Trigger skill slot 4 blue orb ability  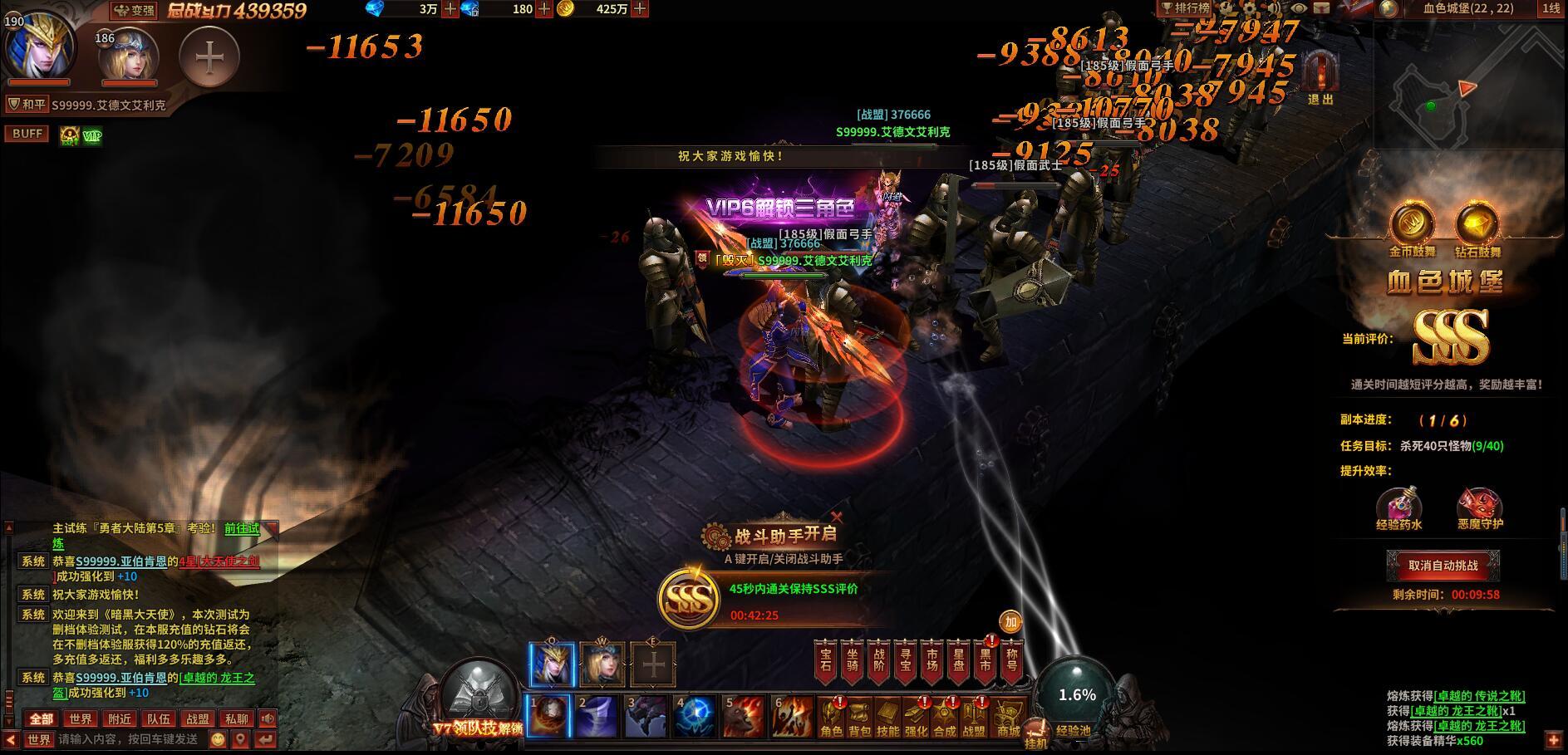coord(695,716)
